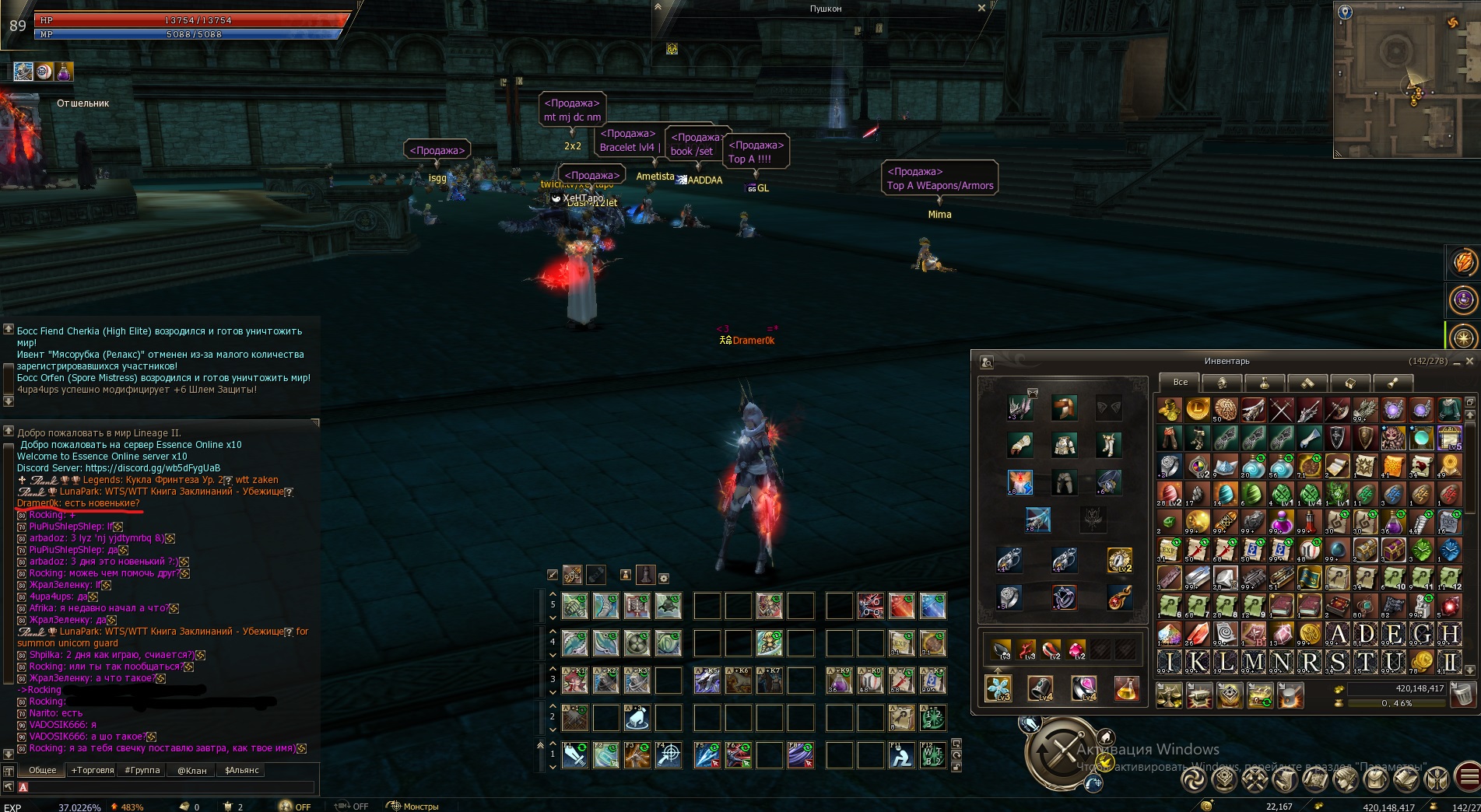Open the red main menu button
Viewport: 1481px width, 812px height.
click(x=1468, y=778)
